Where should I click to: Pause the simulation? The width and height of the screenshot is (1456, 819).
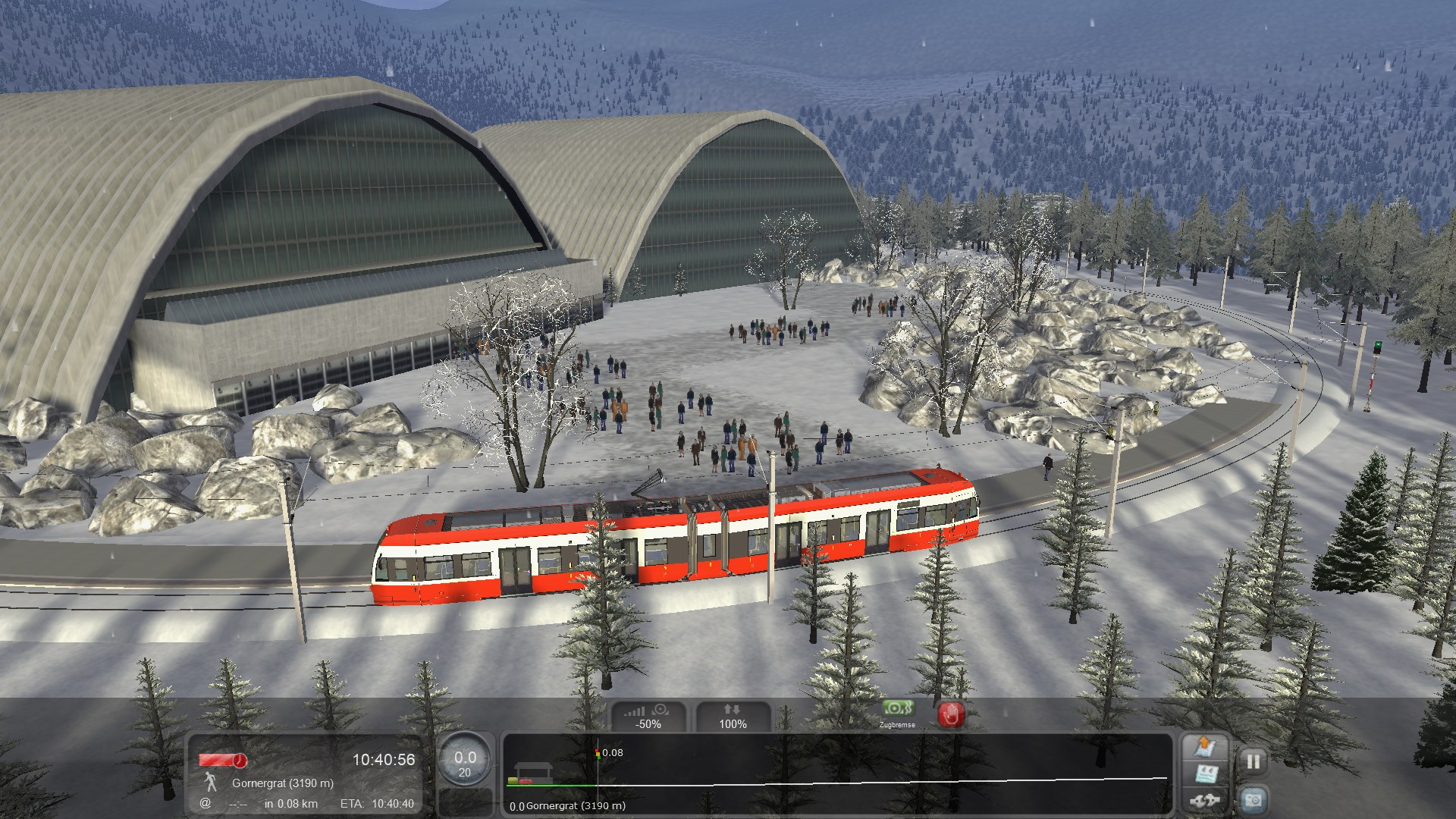pos(1253,761)
